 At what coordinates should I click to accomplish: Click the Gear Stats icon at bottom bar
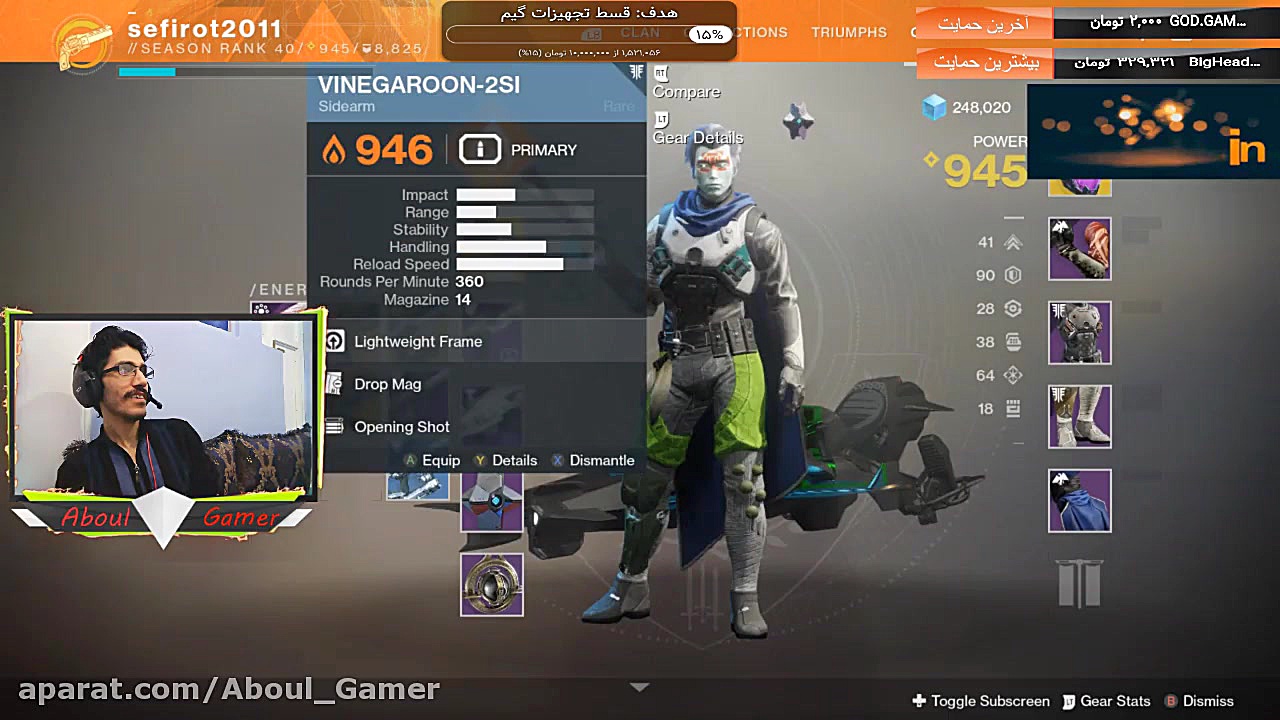(1108, 701)
